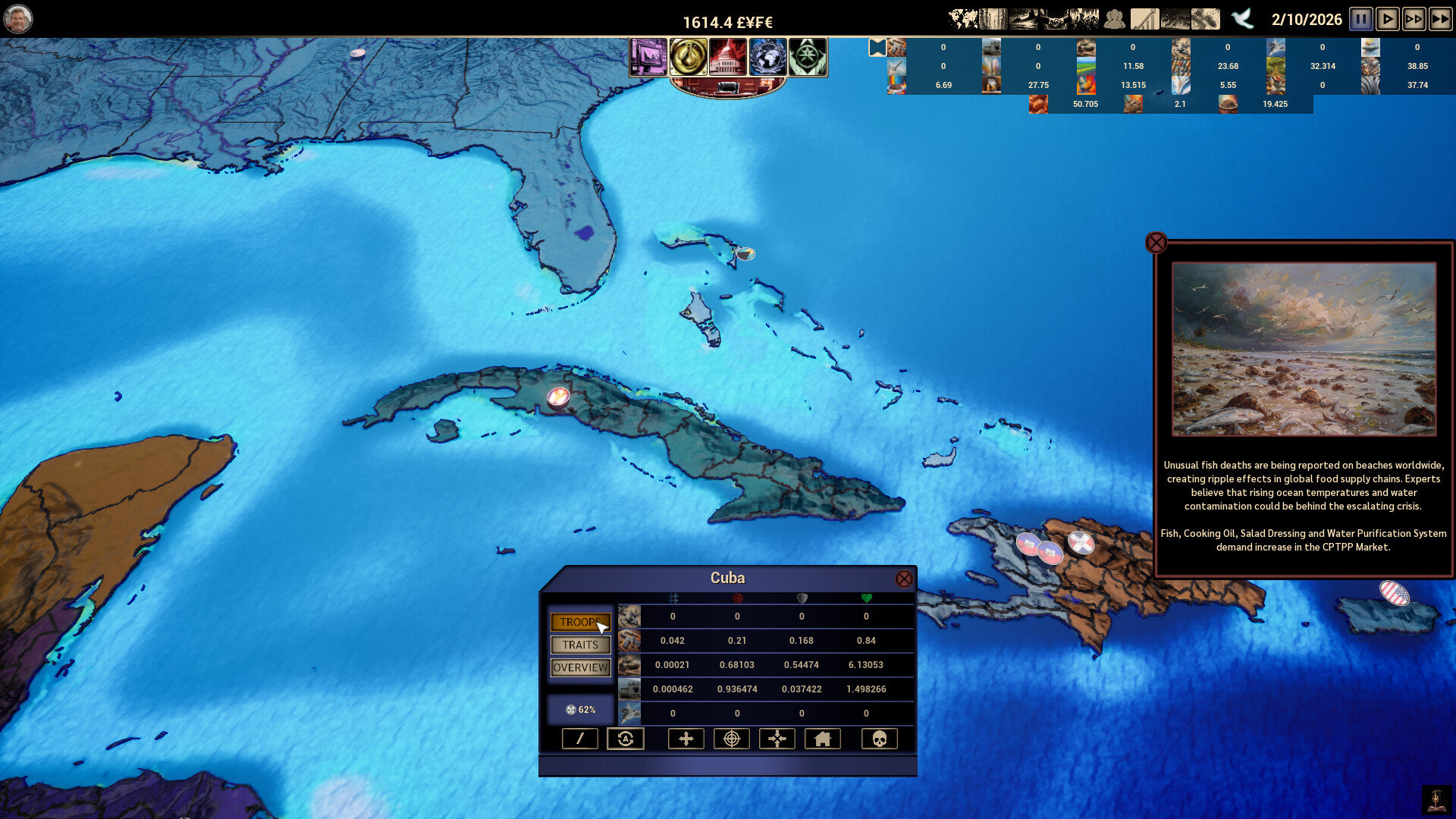Open the purple media screen panel
Viewport: 1456px width, 819px height.
coord(648,57)
